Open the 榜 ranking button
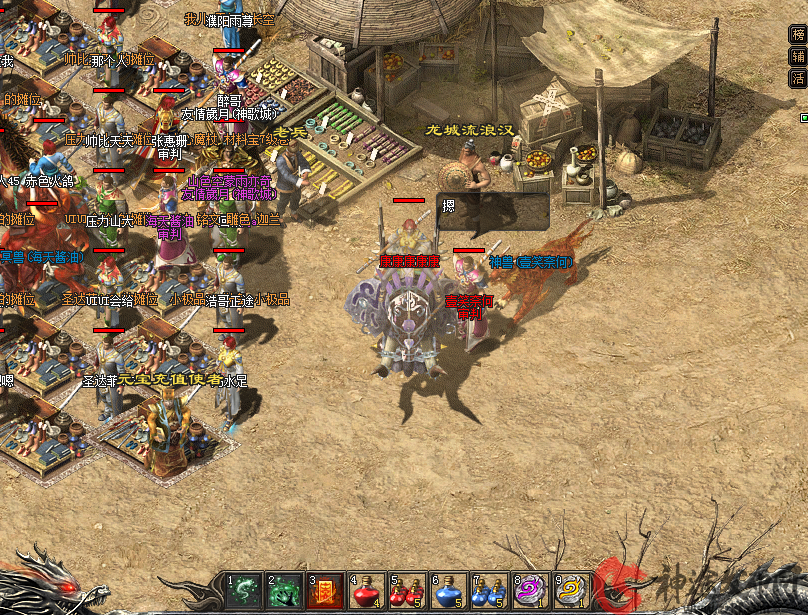This screenshot has width=808, height=615. click(798, 34)
